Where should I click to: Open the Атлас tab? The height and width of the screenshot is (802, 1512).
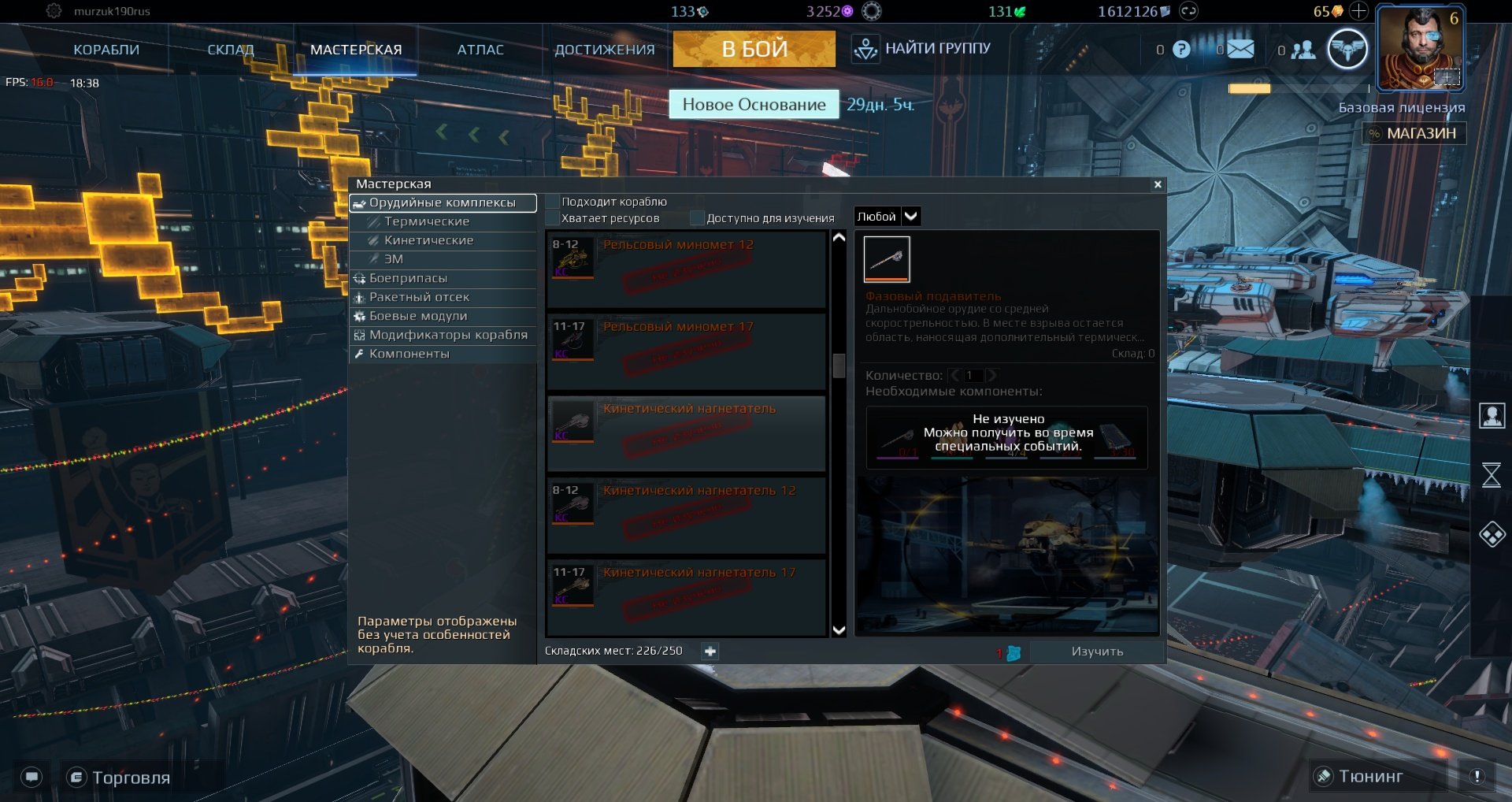pyautogui.click(x=480, y=50)
